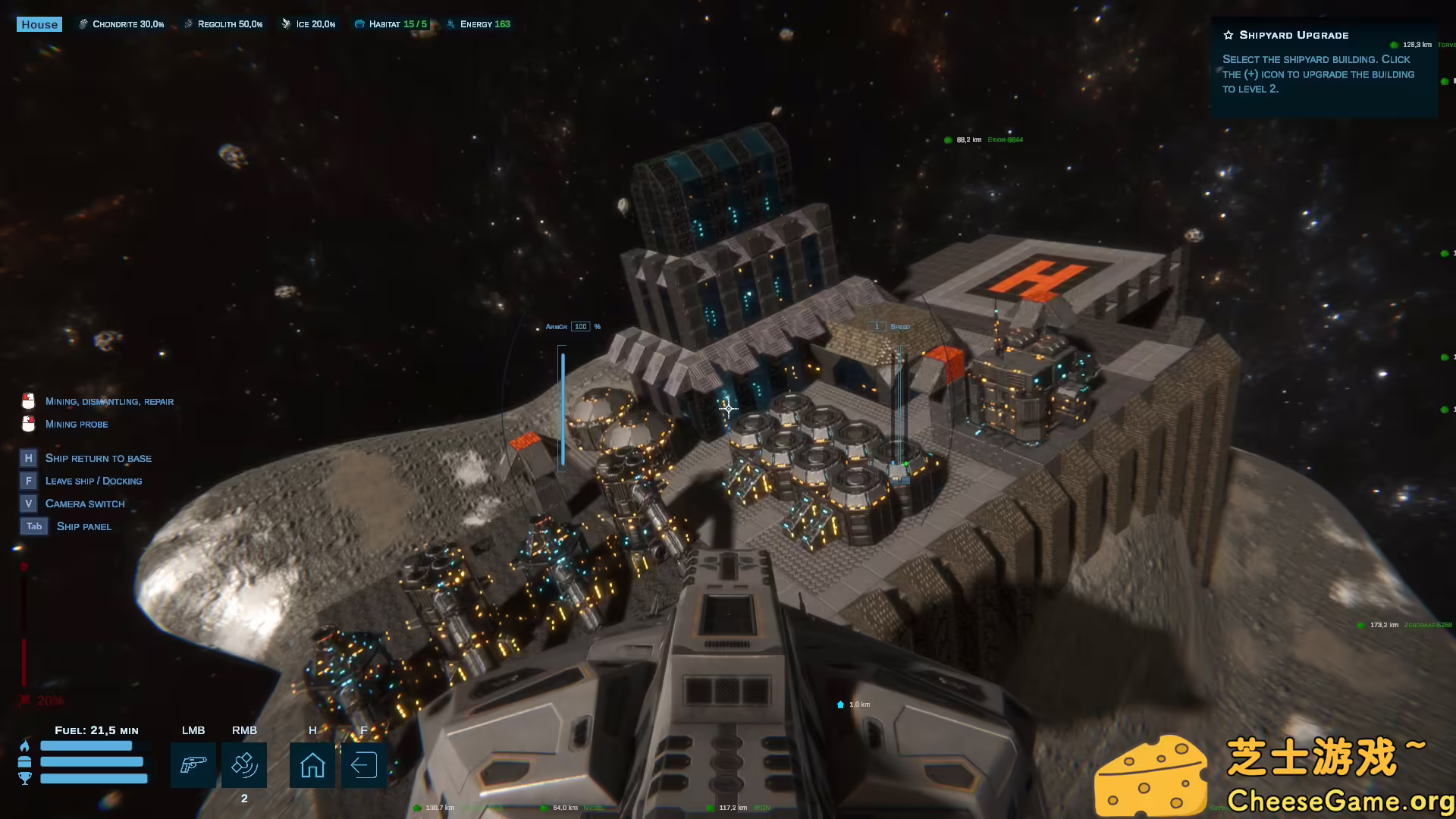Click the leave ship exit icon
The height and width of the screenshot is (819, 1456).
tap(364, 764)
